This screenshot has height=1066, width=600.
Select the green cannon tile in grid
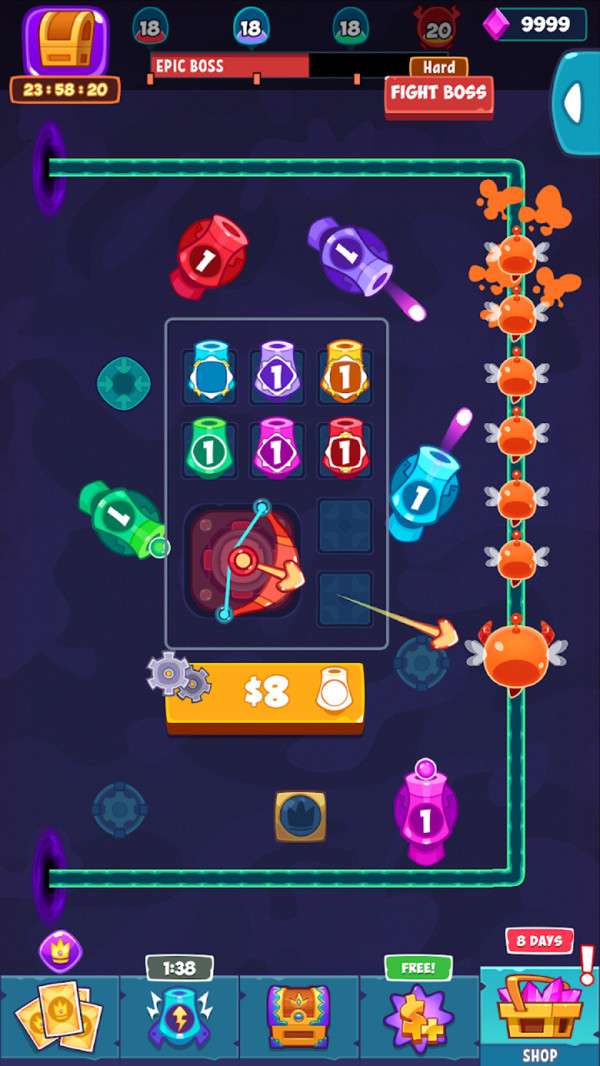coord(212,449)
